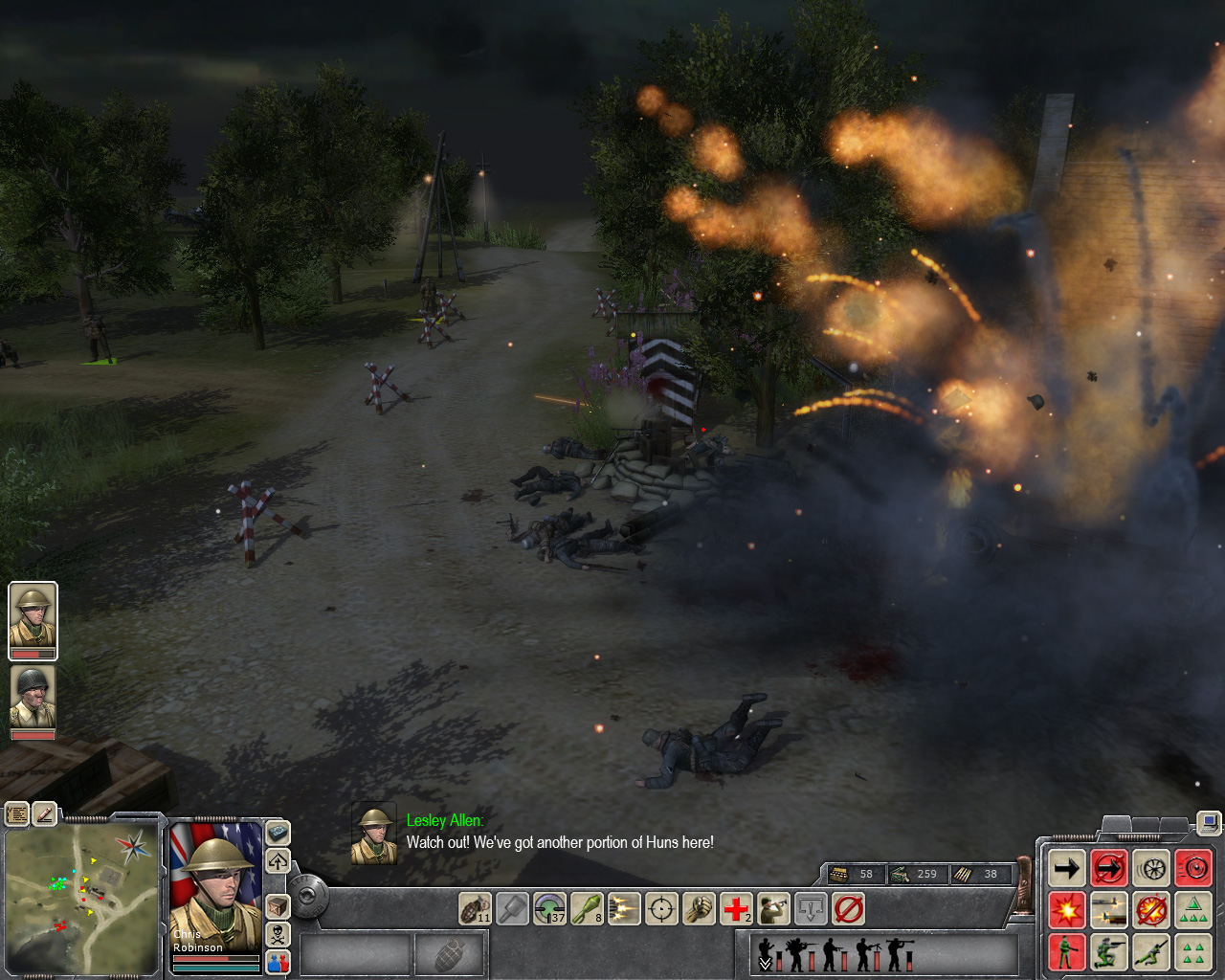Use the red cross medkit
Viewport: 1225px width, 980px height.
pyautogui.click(x=736, y=908)
